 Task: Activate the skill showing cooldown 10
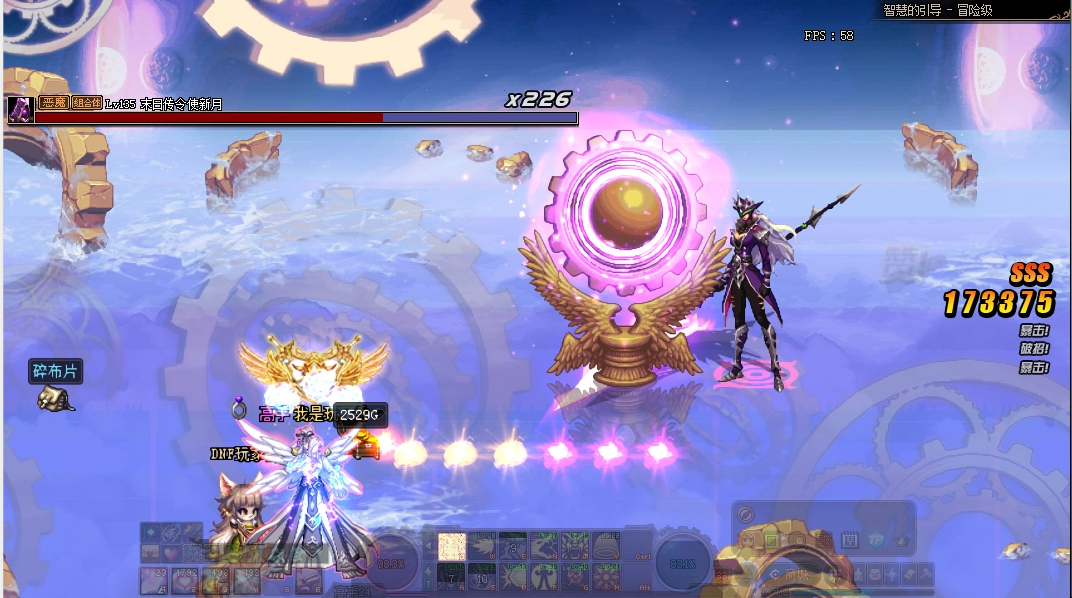pos(483,577)
